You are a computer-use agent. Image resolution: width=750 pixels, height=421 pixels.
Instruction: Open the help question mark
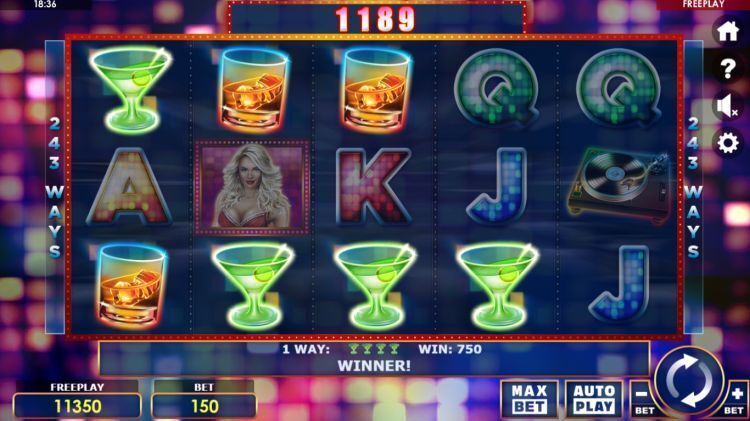pyautogui.click(x=727, y=69)
